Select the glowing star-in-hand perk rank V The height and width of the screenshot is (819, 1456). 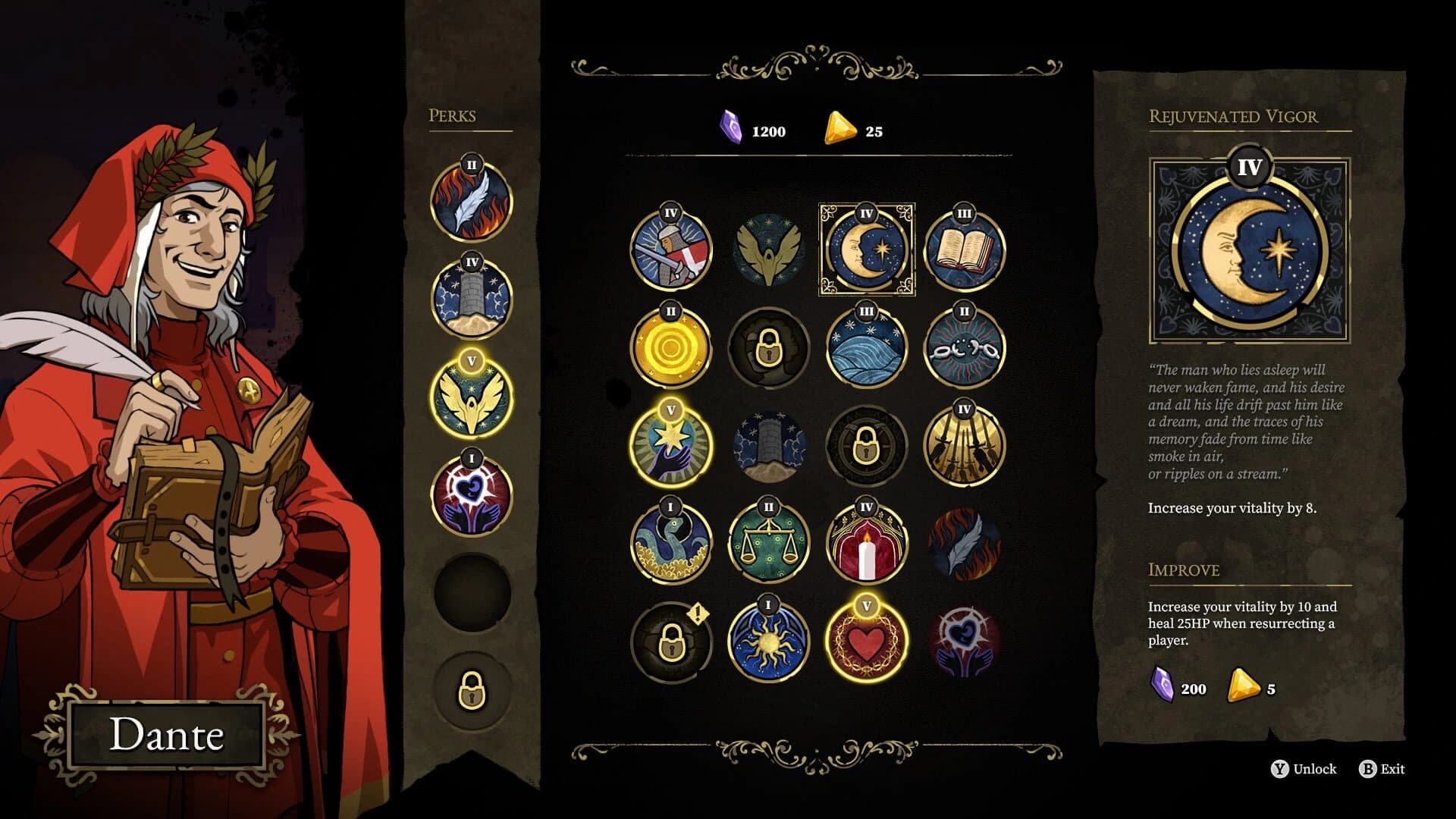point(671,444)
